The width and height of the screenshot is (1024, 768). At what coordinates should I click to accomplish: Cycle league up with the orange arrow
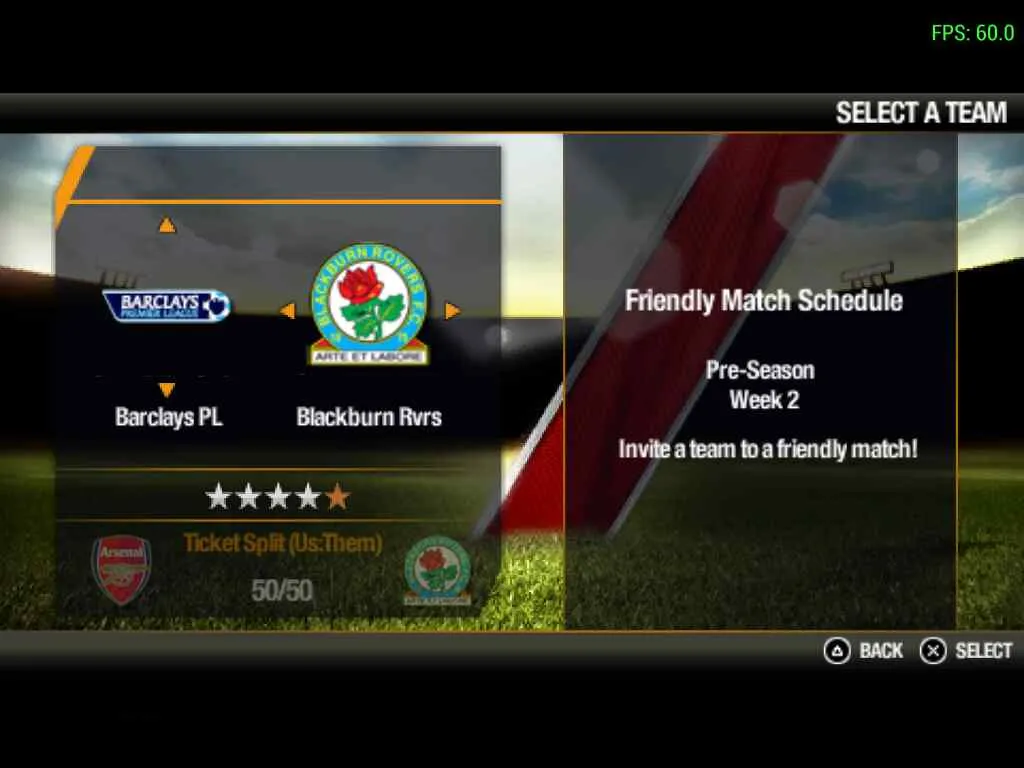click(x=167, y=226)
